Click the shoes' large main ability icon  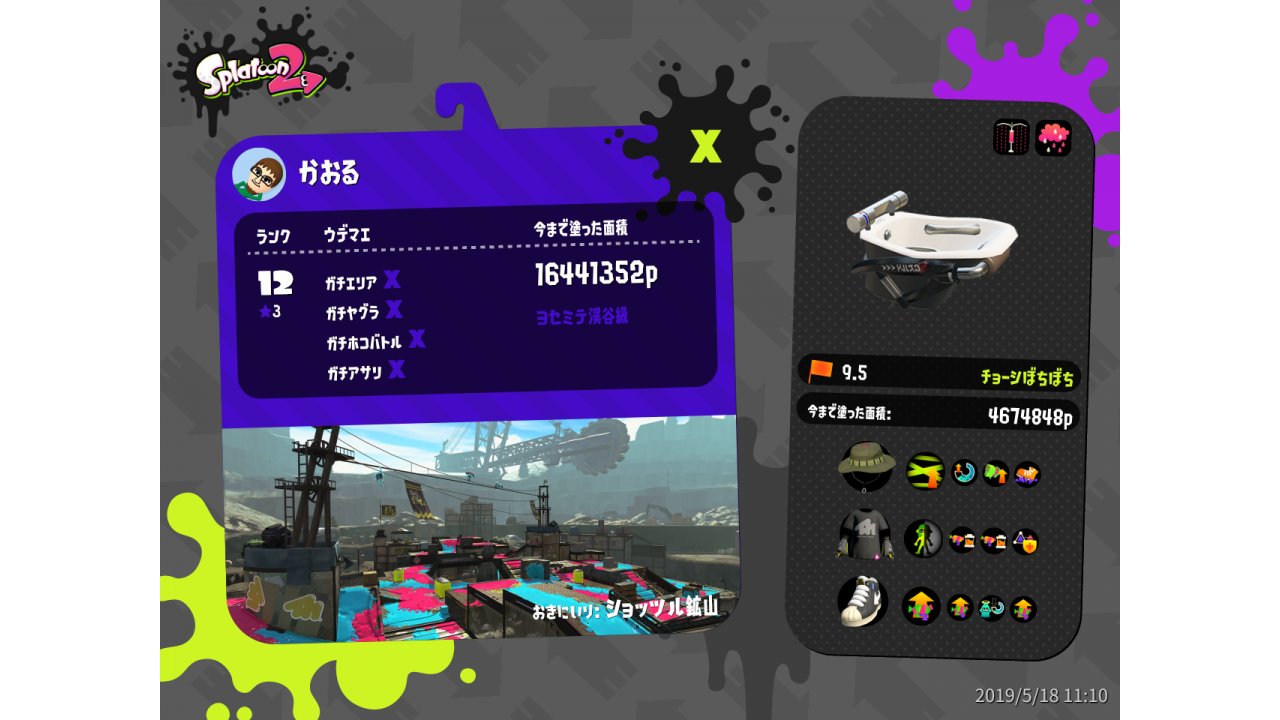click(921, 606)
